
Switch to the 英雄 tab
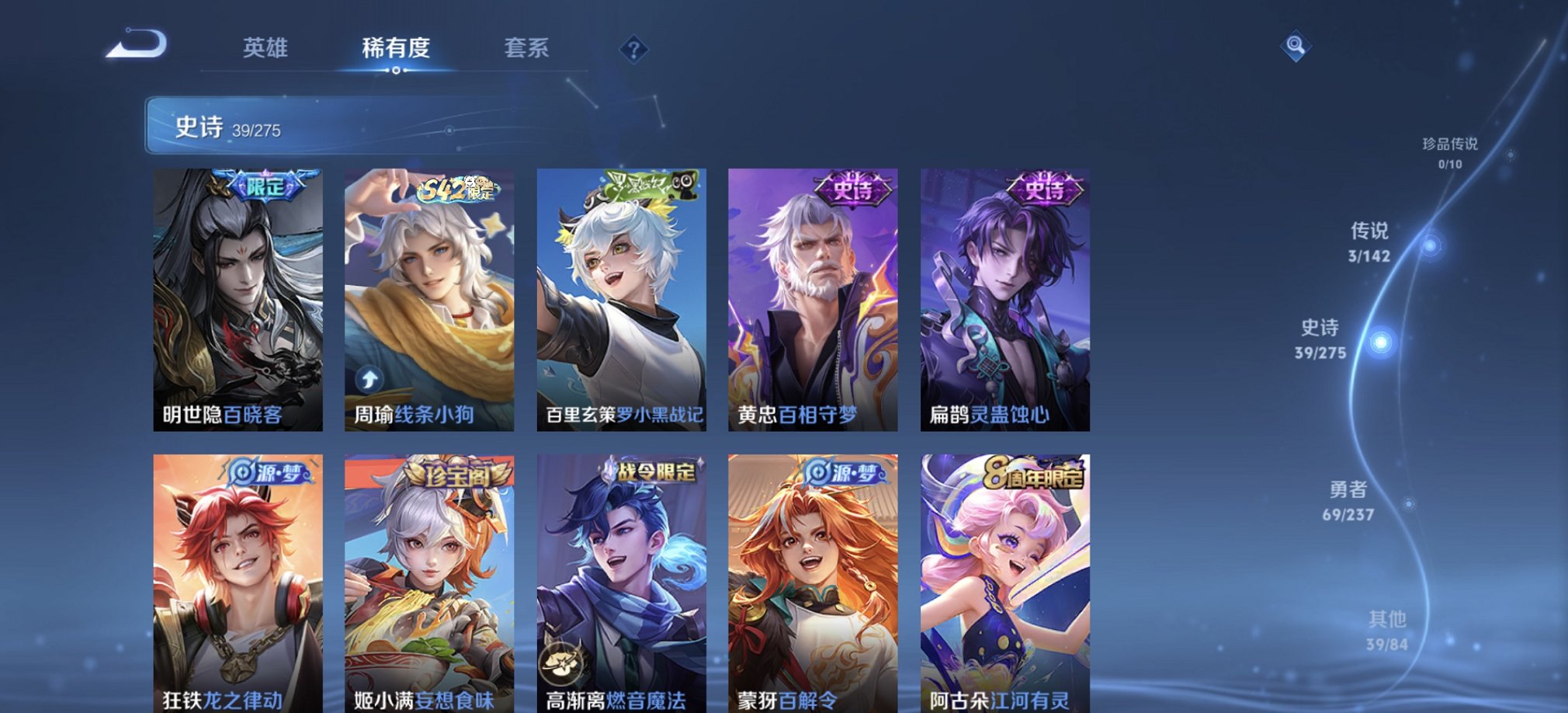coord(265,48)
